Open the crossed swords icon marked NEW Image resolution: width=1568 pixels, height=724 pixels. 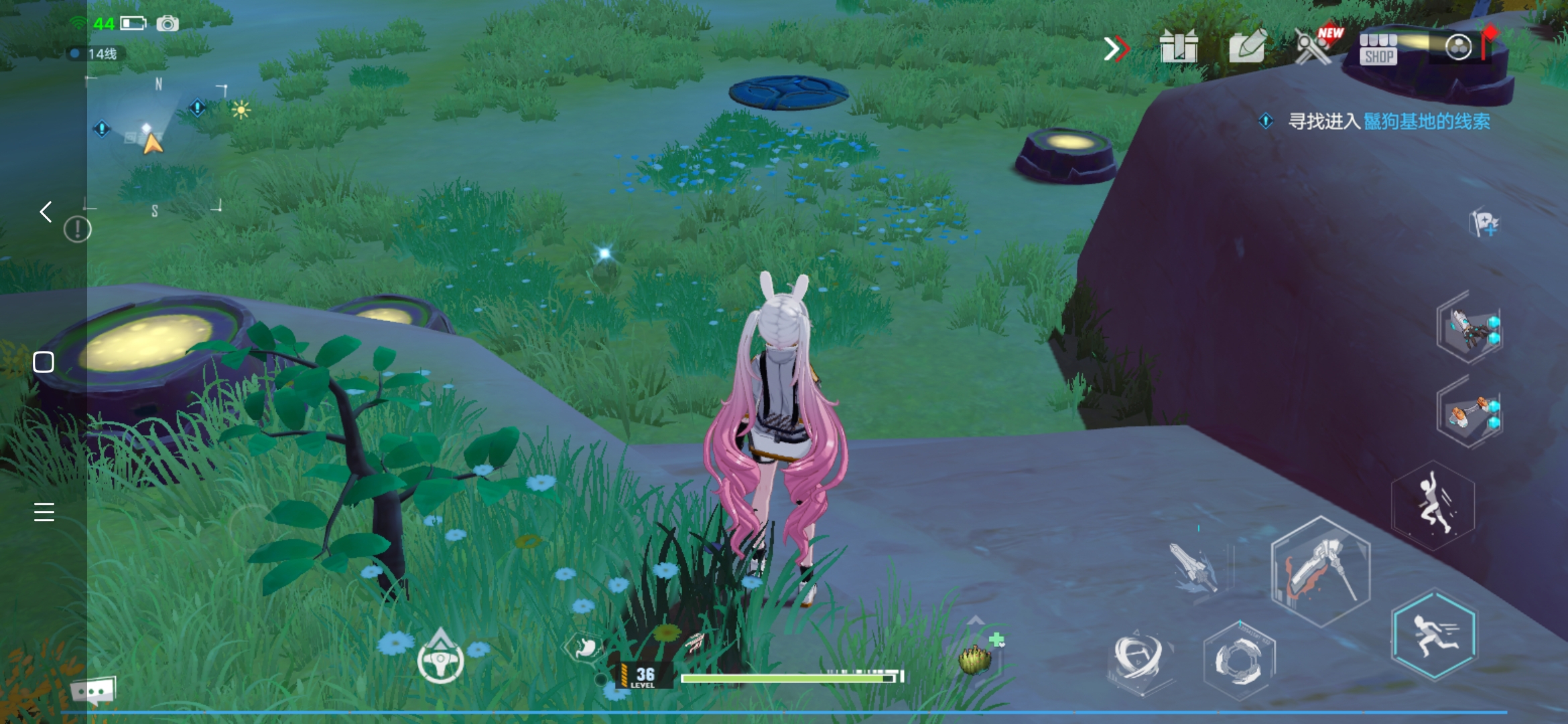(1313, 46)
